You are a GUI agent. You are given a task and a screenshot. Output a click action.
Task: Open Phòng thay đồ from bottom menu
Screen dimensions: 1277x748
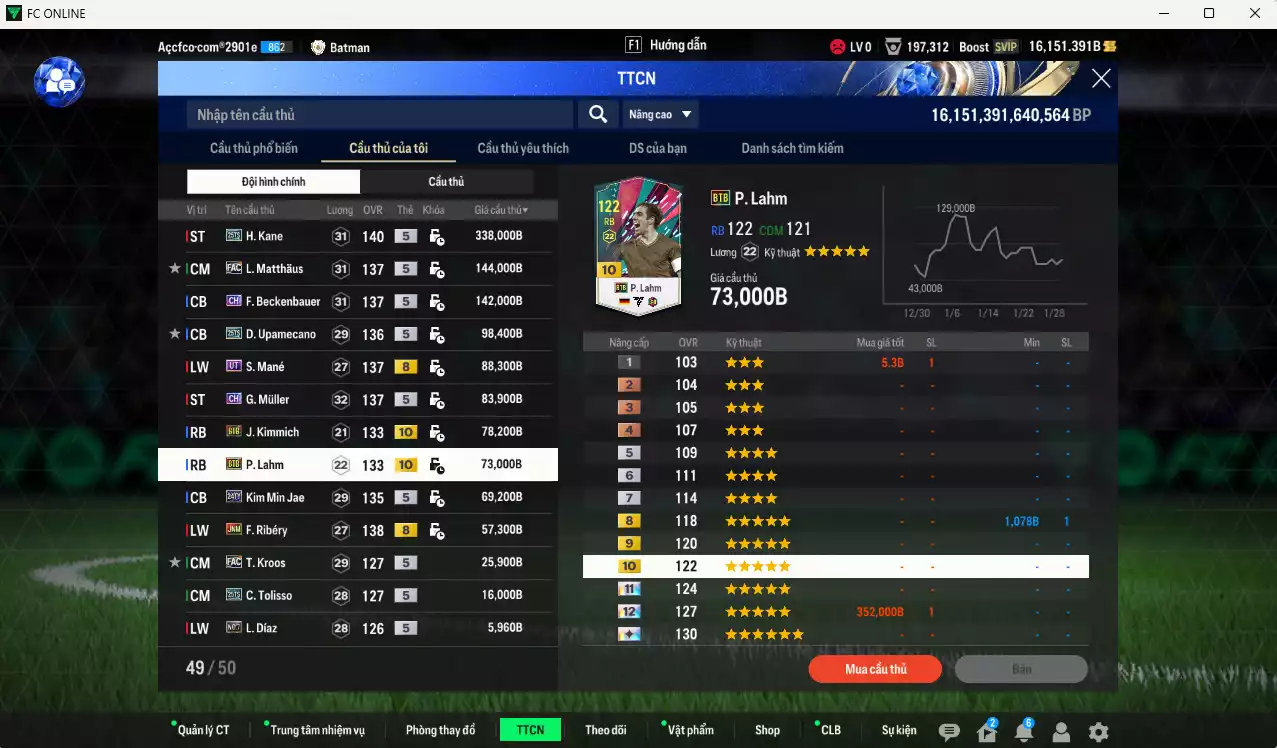tap(440, 730)
